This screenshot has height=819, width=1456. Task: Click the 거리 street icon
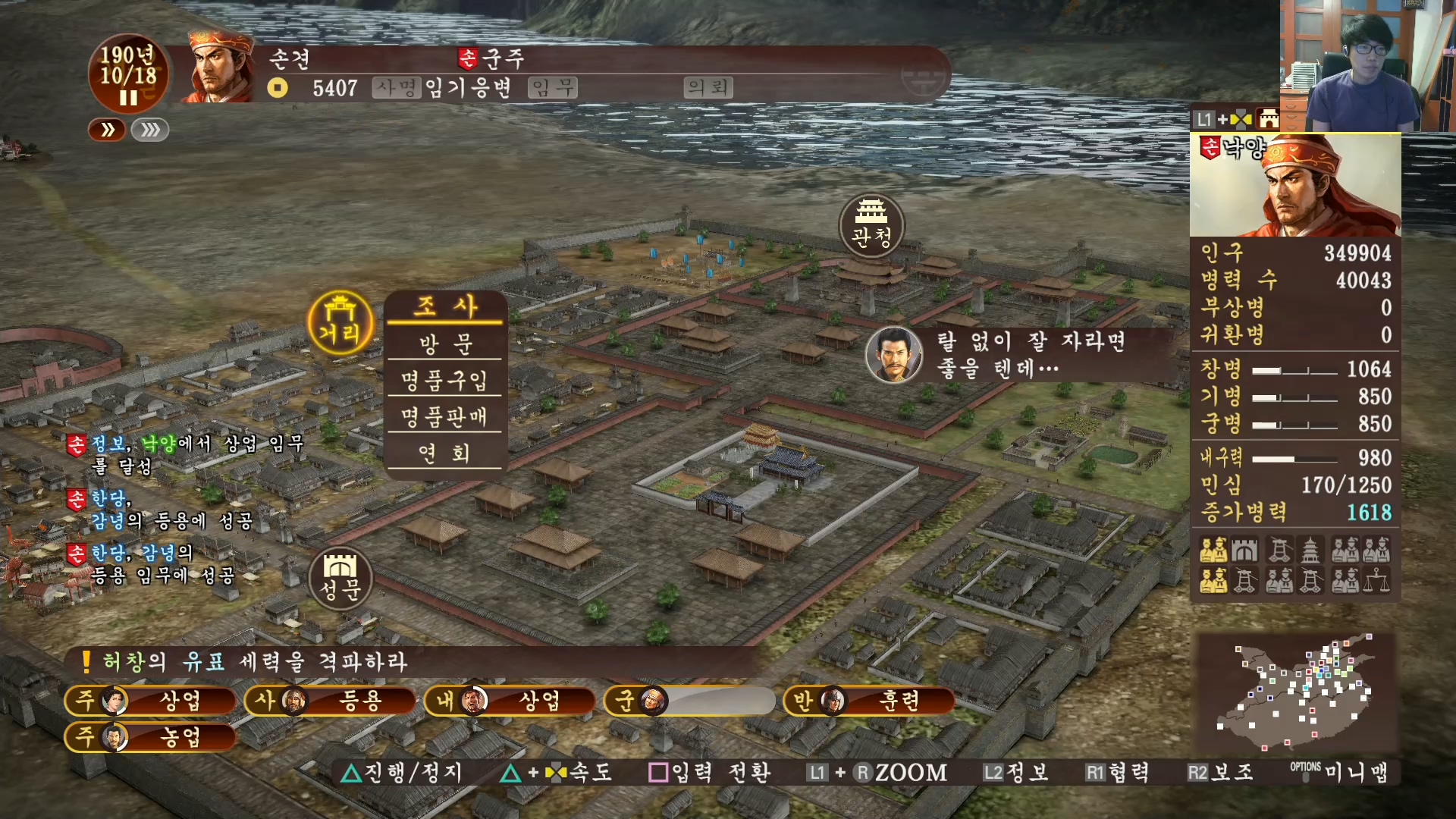click(x=340, y=323)
